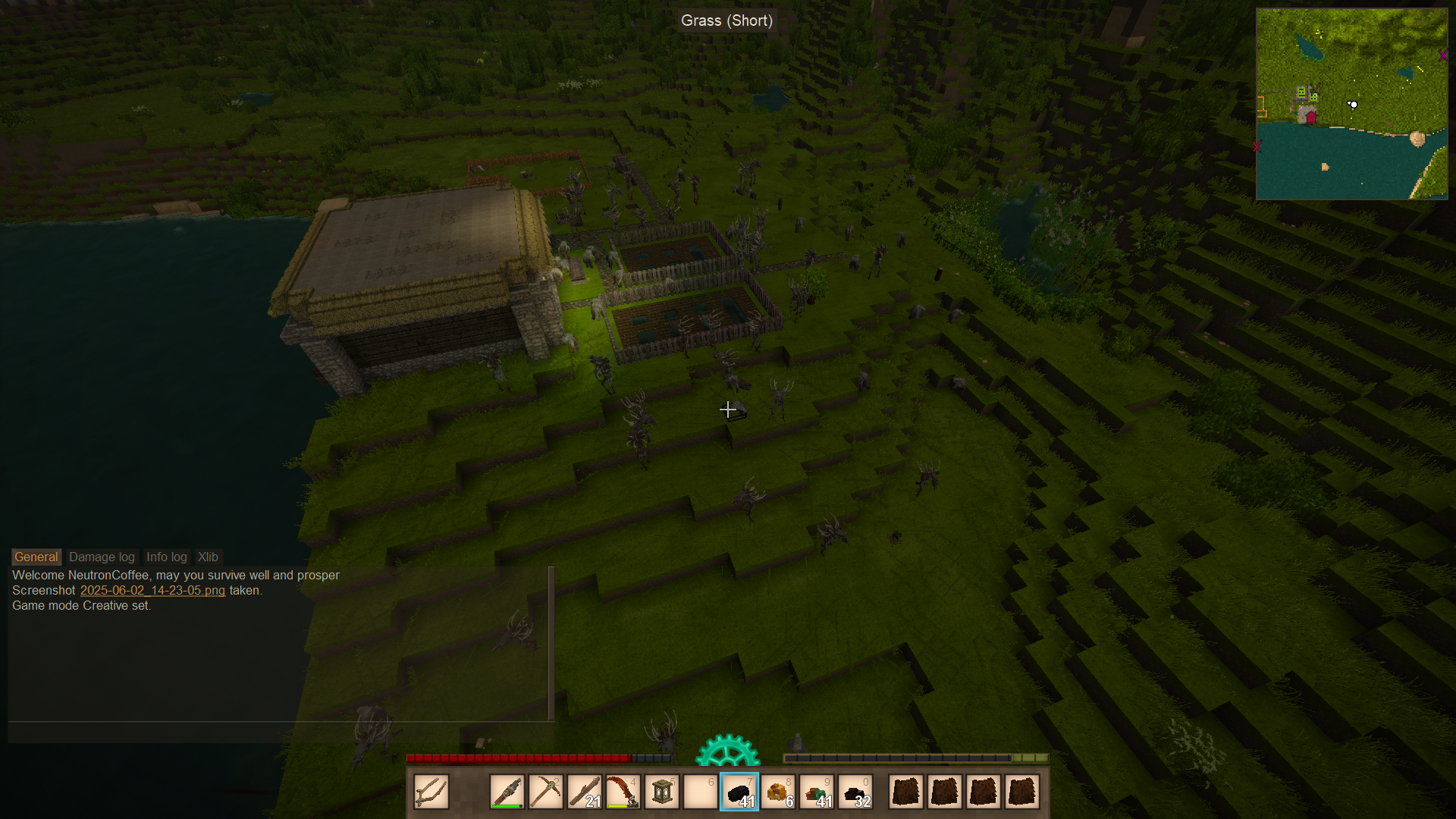Click the teal gear above the hotbar
The width and height of the screenshot is (1456, 819).
[x=727, y=750]
